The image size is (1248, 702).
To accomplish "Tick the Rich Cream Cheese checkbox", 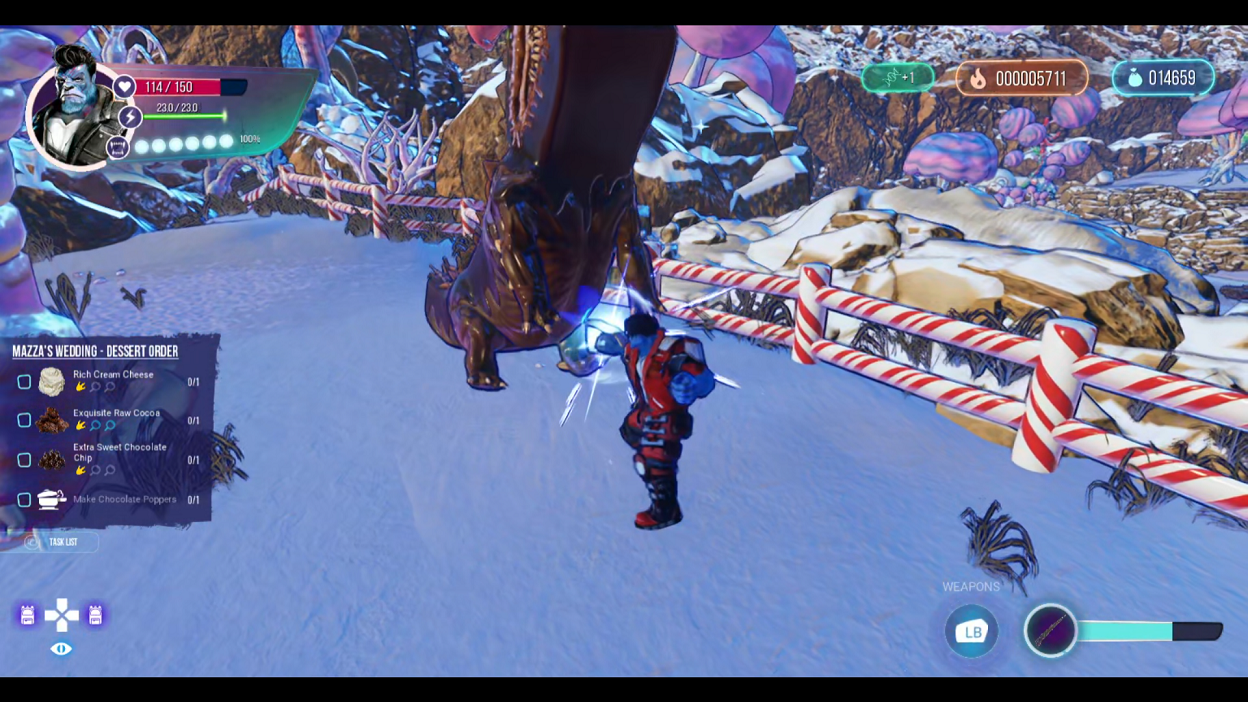I will click(x=24, y=382).
